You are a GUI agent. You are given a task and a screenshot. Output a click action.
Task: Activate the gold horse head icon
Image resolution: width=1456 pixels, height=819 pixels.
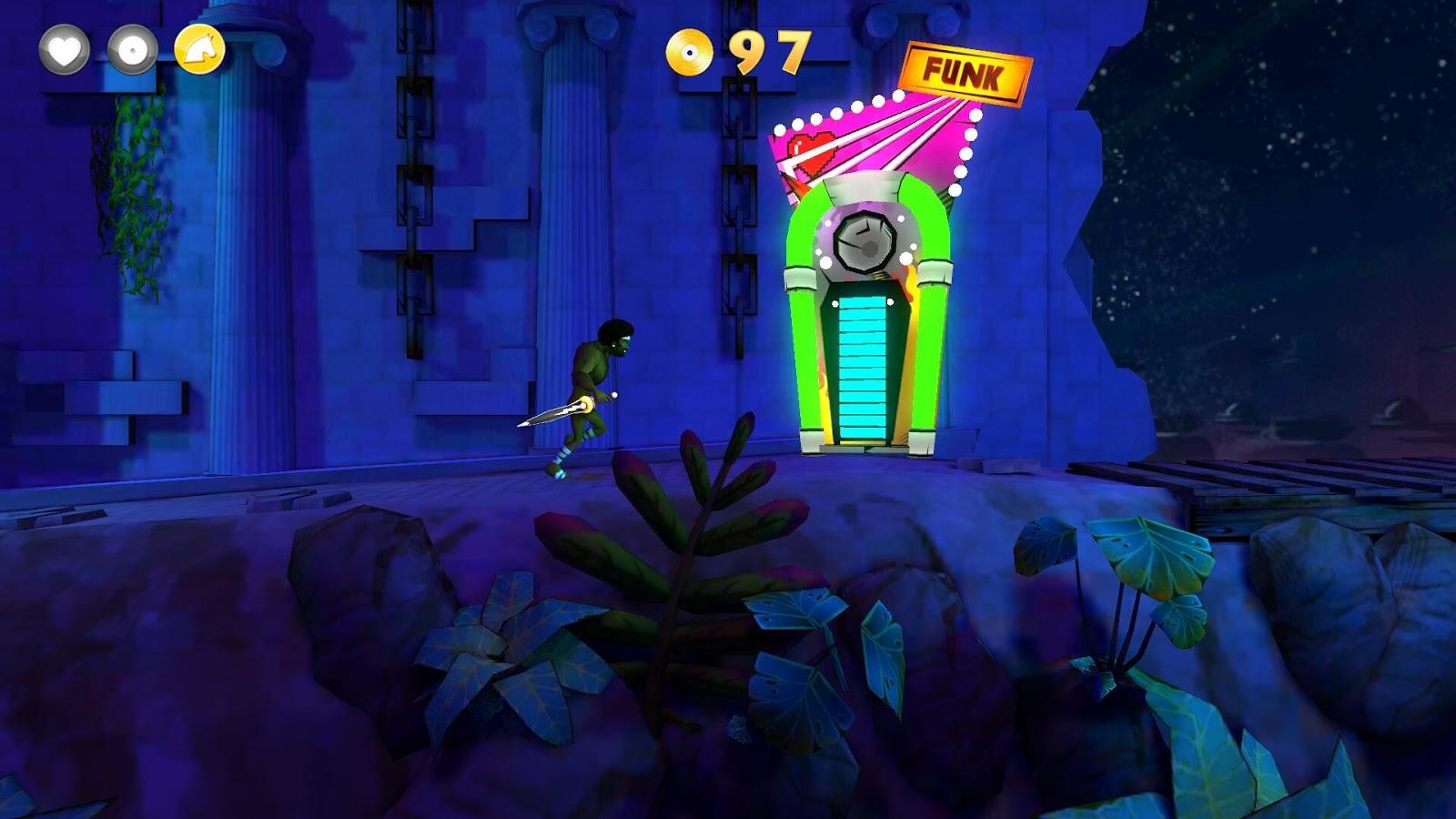pyautogui.click(x=200, y=49)
